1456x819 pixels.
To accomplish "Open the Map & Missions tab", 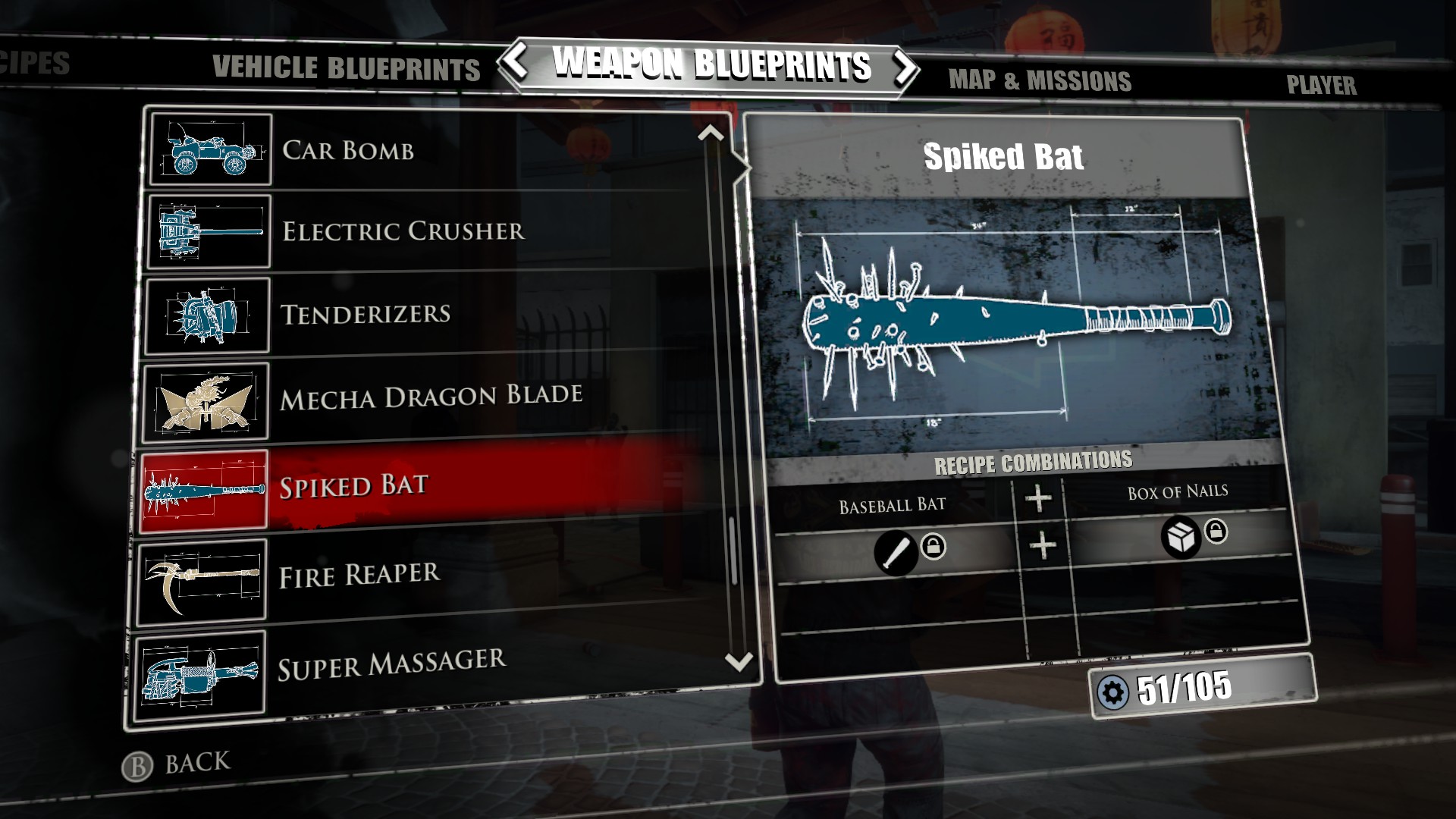I will click(1039, 80).
